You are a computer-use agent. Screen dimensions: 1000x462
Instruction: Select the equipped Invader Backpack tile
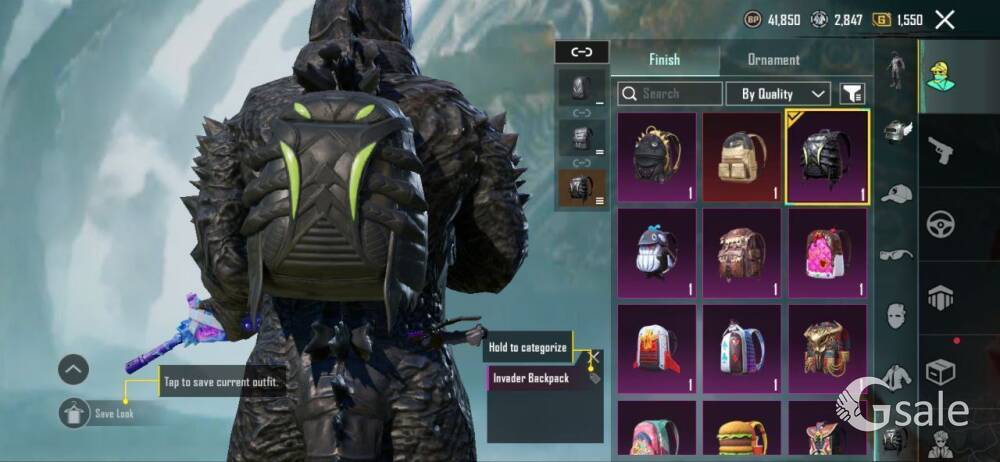point(827,157)
